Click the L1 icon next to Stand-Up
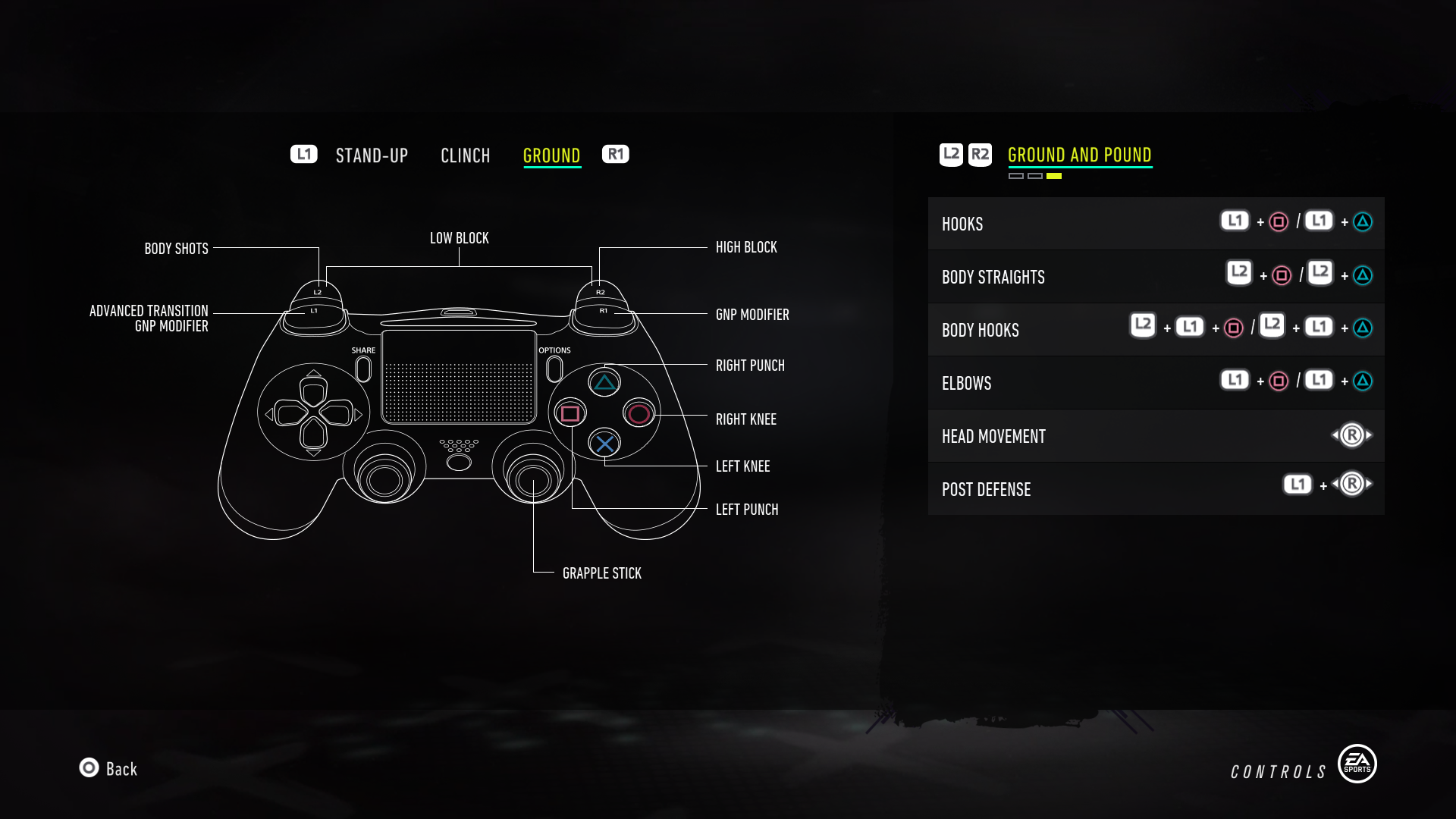The width and height of the screenshot is (1456, 819). pyautogui.click(x=303, y=154)
